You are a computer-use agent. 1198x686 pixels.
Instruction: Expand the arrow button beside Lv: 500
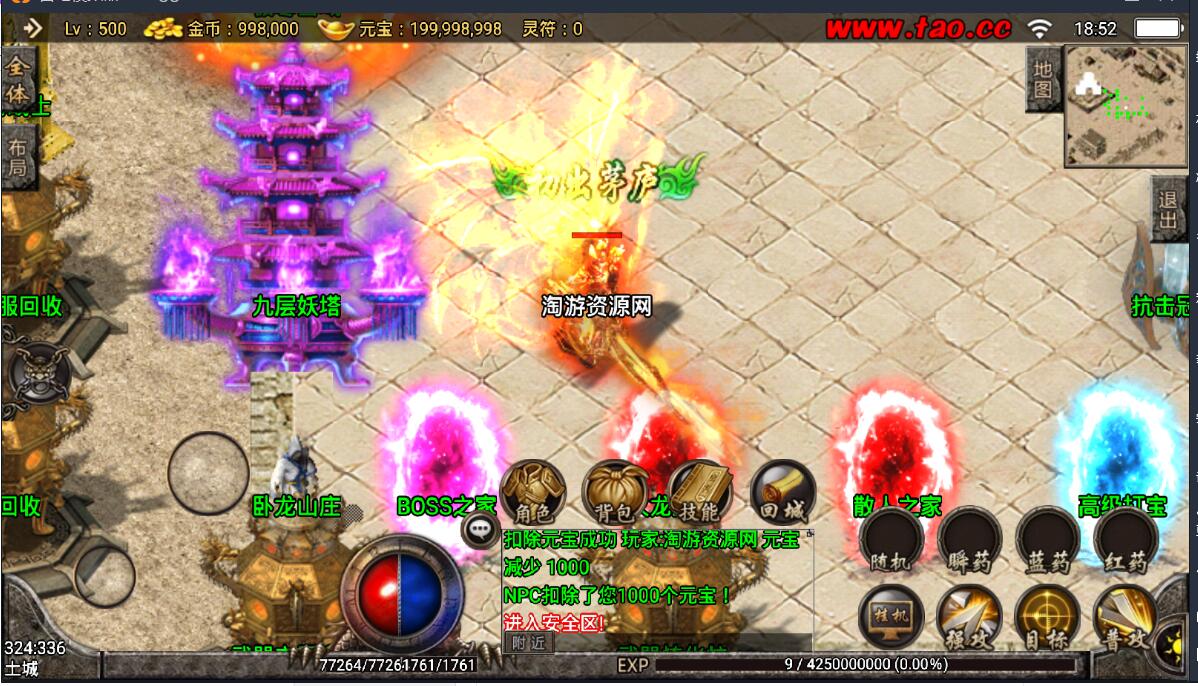pos(32,28)
